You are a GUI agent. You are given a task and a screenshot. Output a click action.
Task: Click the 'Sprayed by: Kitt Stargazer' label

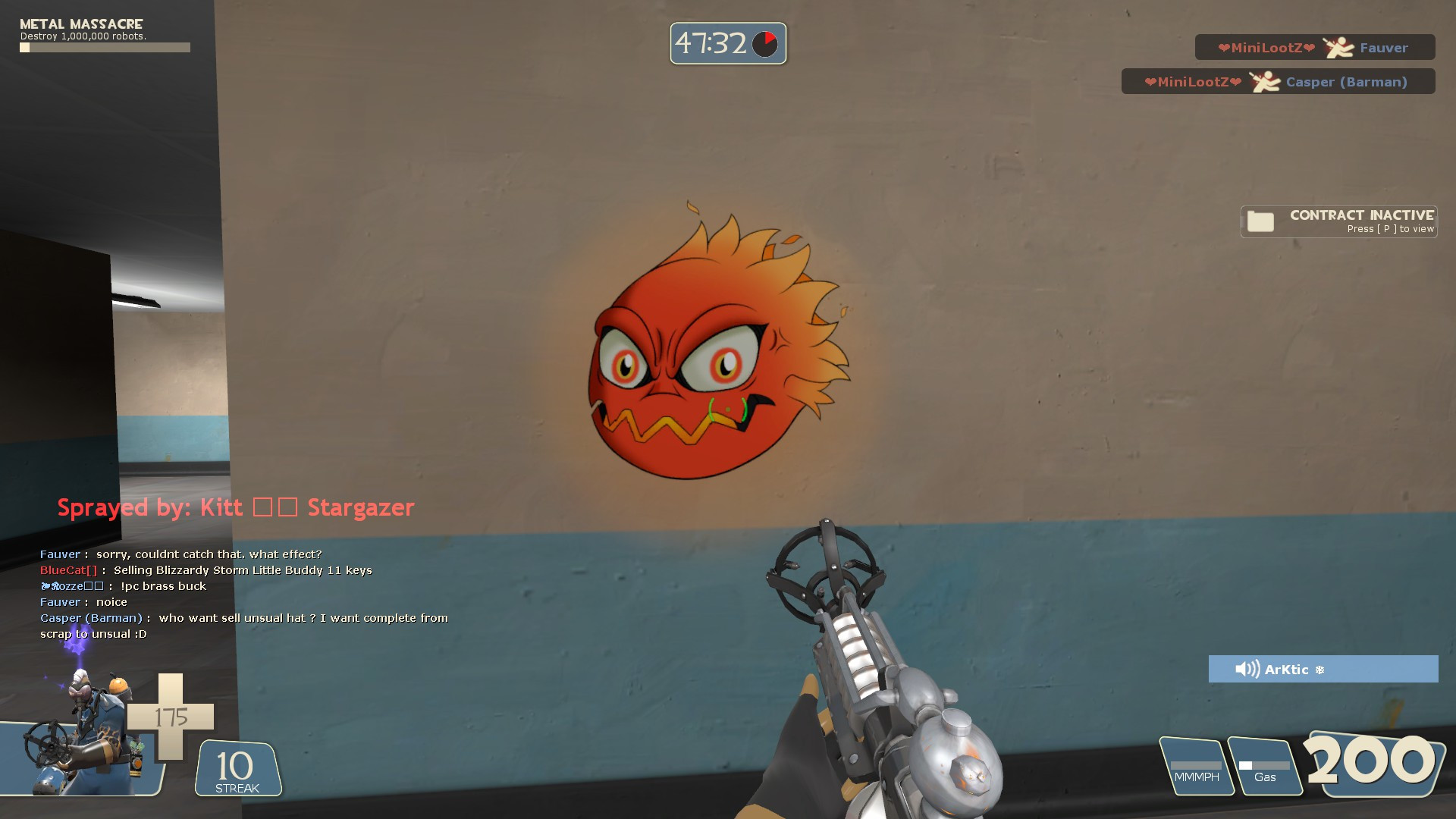click(x=235, y=507)
